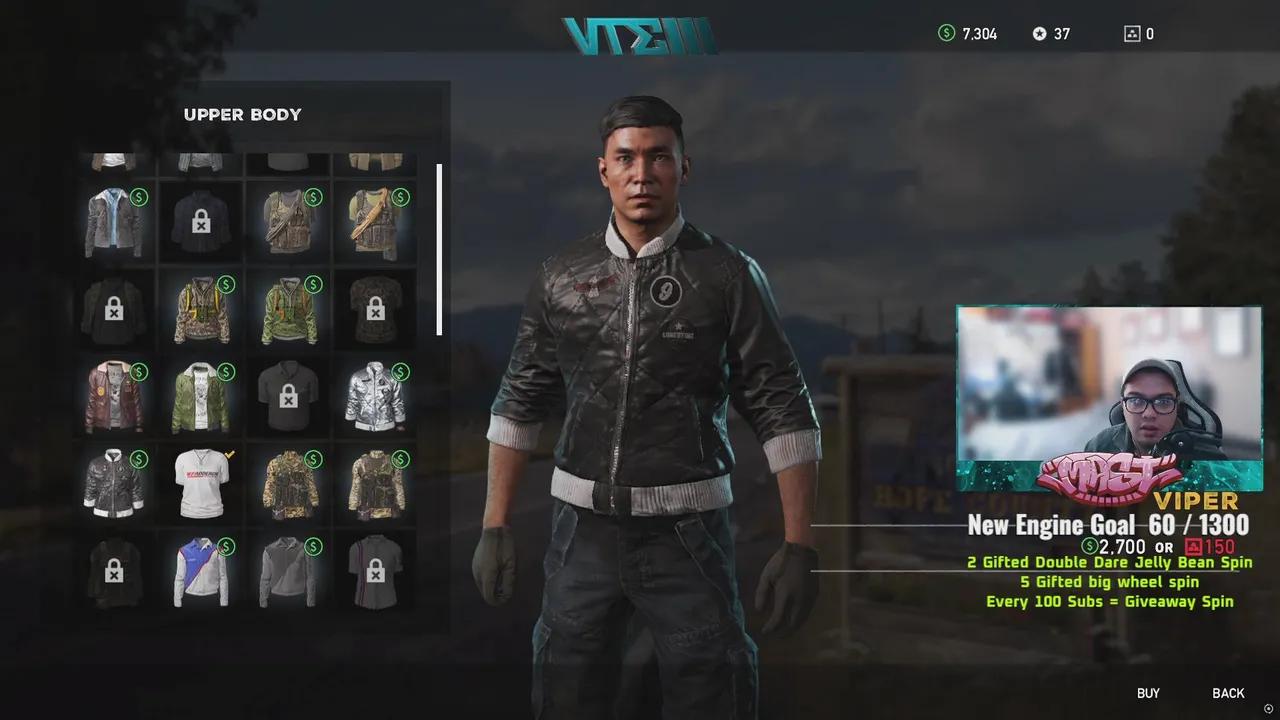The image size is (1280, 720).
Task: Click the locked shirt with red side stripe
Action: pyautogui.click(x=375, y=572)
